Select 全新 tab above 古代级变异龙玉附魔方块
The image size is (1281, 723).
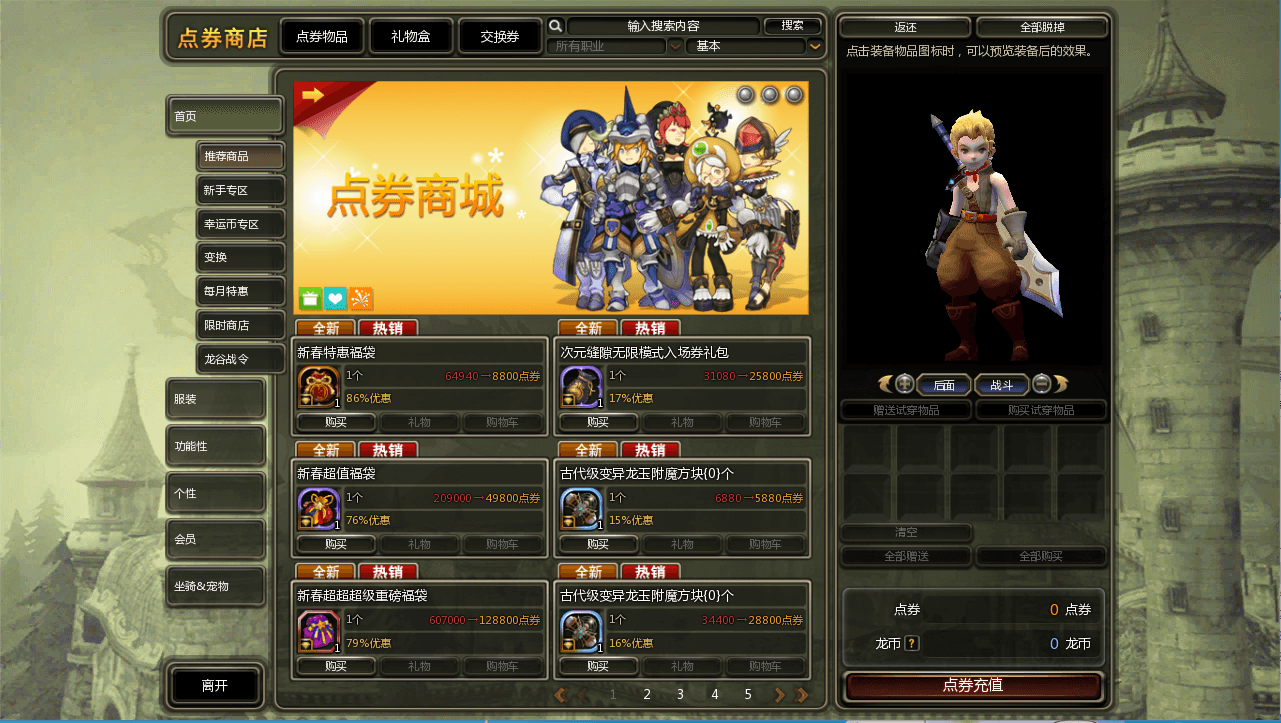(x=588, y=450)
